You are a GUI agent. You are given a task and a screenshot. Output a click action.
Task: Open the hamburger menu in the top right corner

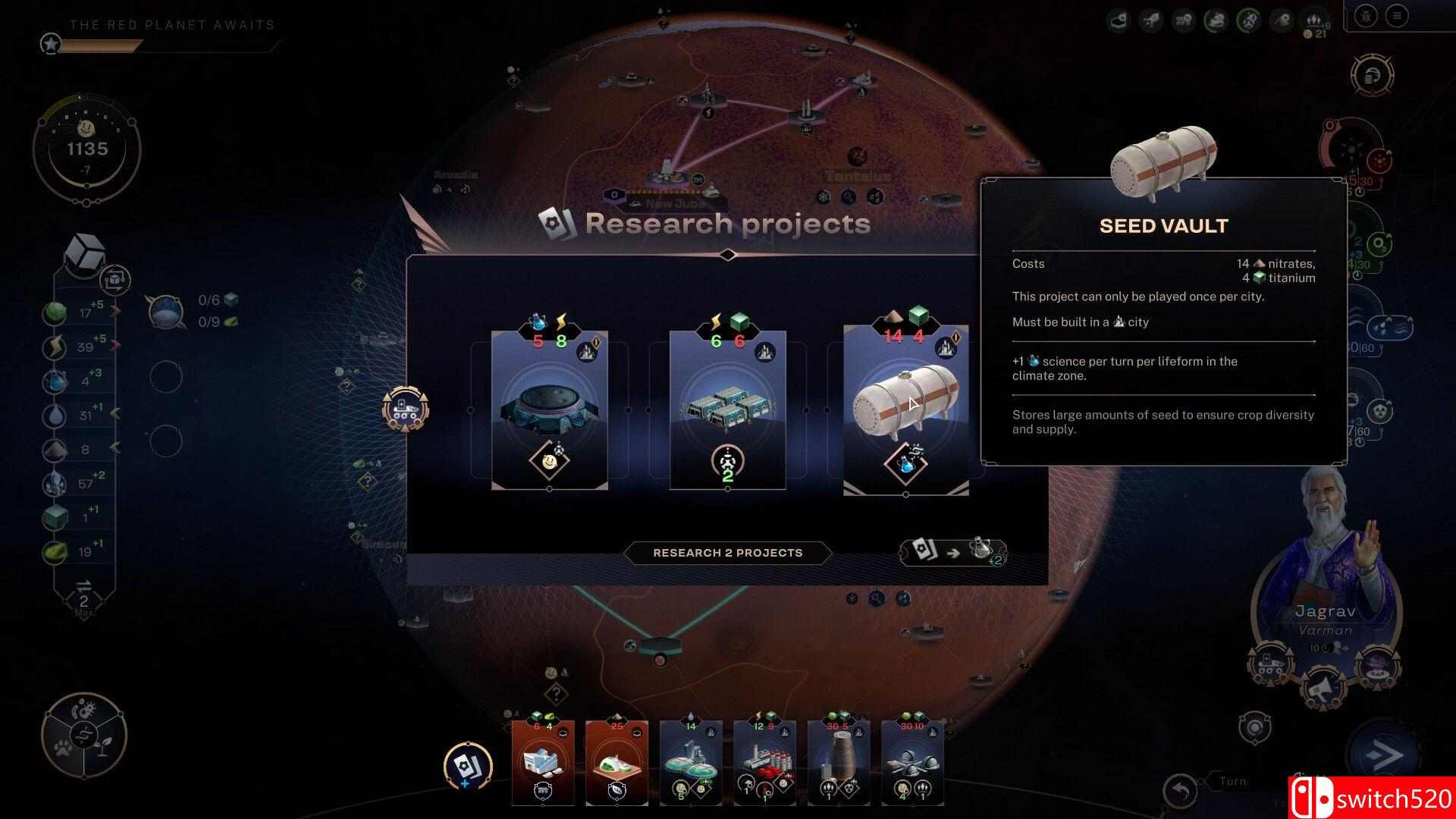[1397, 15]
